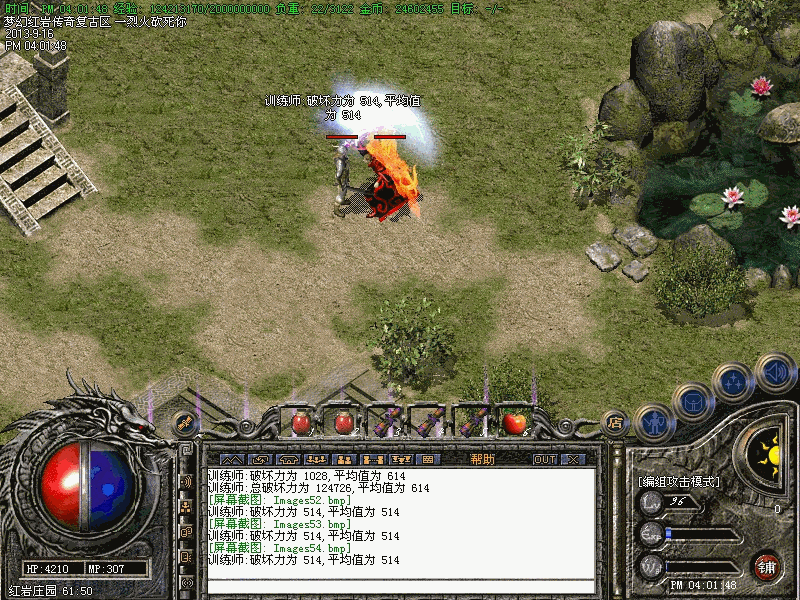The height and width of the screenshot is (600, 800).
Task: Open the bag inventory icon
Action: [x=692, y=402]
